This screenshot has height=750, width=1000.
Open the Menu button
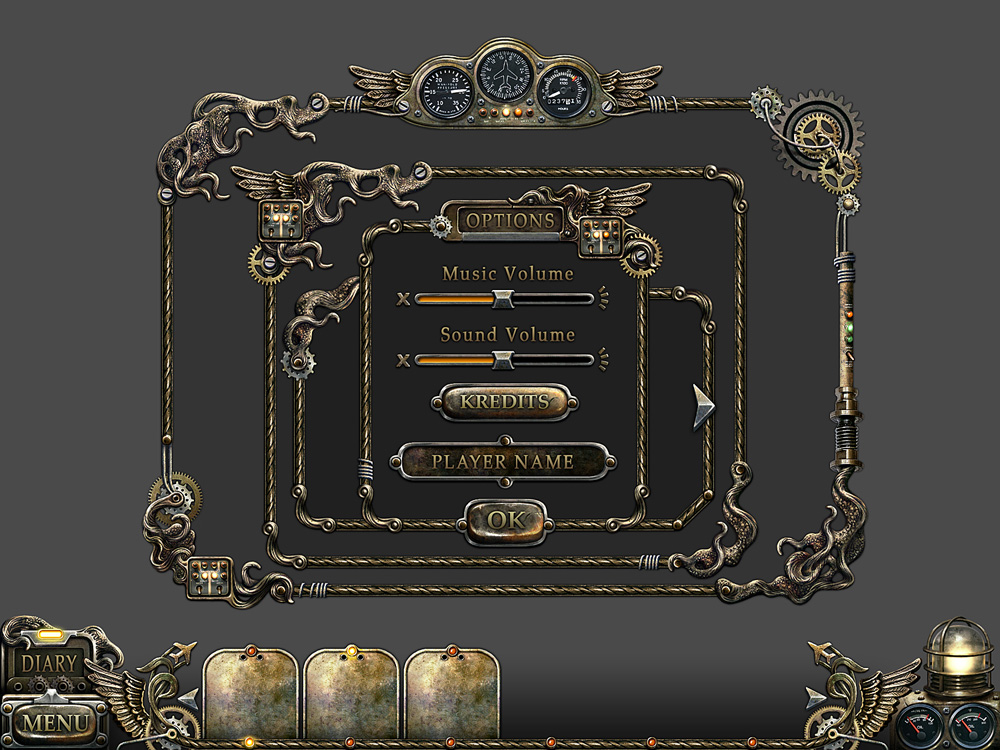pyautogui.click(x=53, y=721)
